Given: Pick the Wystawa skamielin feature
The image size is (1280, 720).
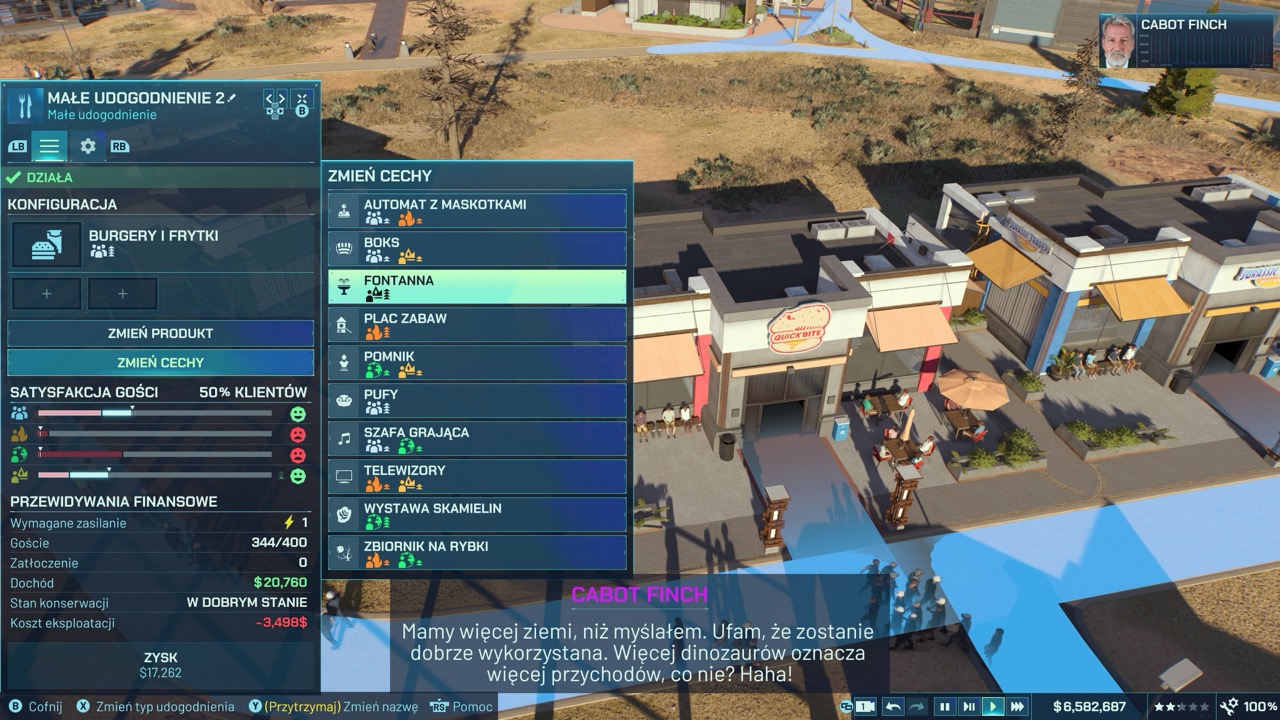Looking at the screenshot, I should tap(477, 514).
